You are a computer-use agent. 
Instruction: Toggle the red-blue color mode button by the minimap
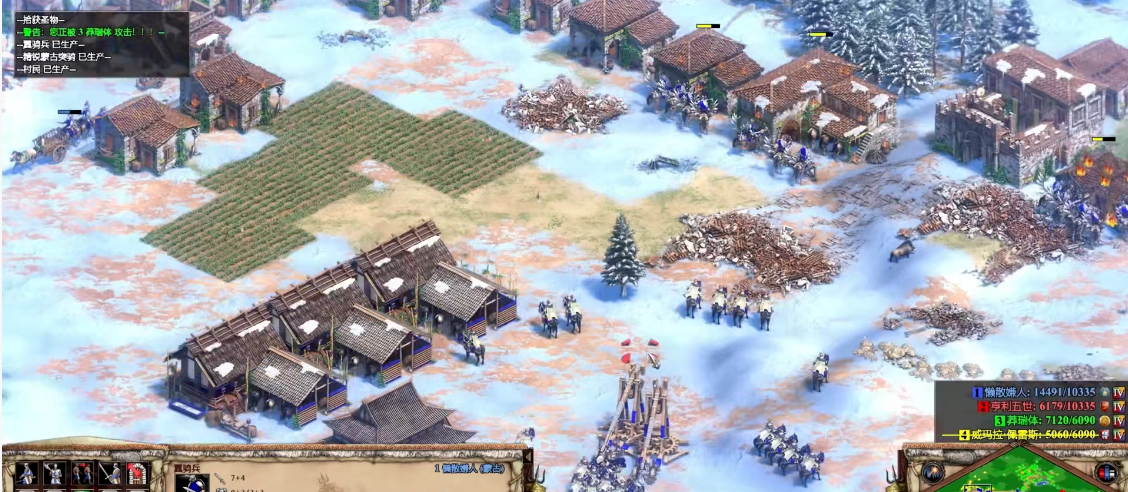(1106, 473)
